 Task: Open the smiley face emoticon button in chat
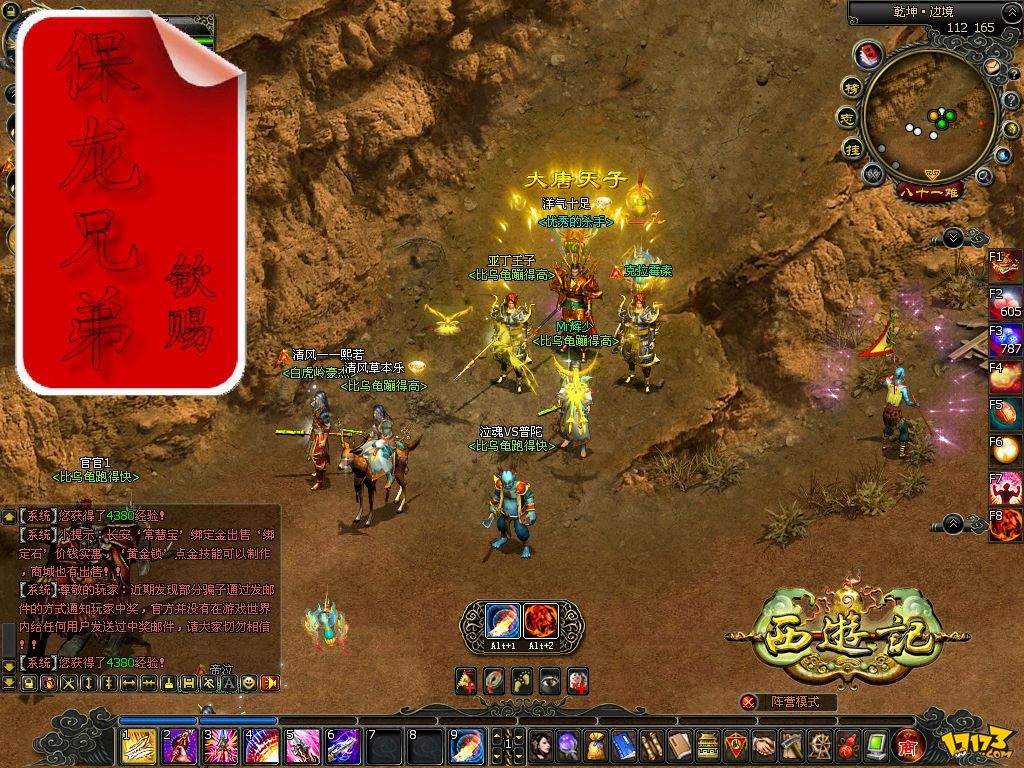click(270, 683)
